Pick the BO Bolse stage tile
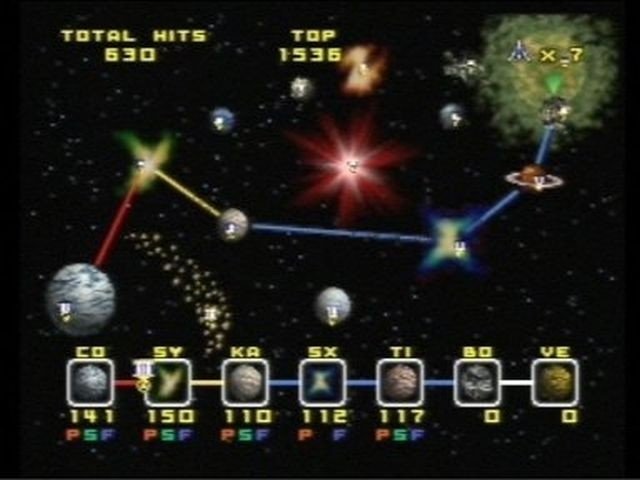Screen dimensions: 640x480 [477, 383]
